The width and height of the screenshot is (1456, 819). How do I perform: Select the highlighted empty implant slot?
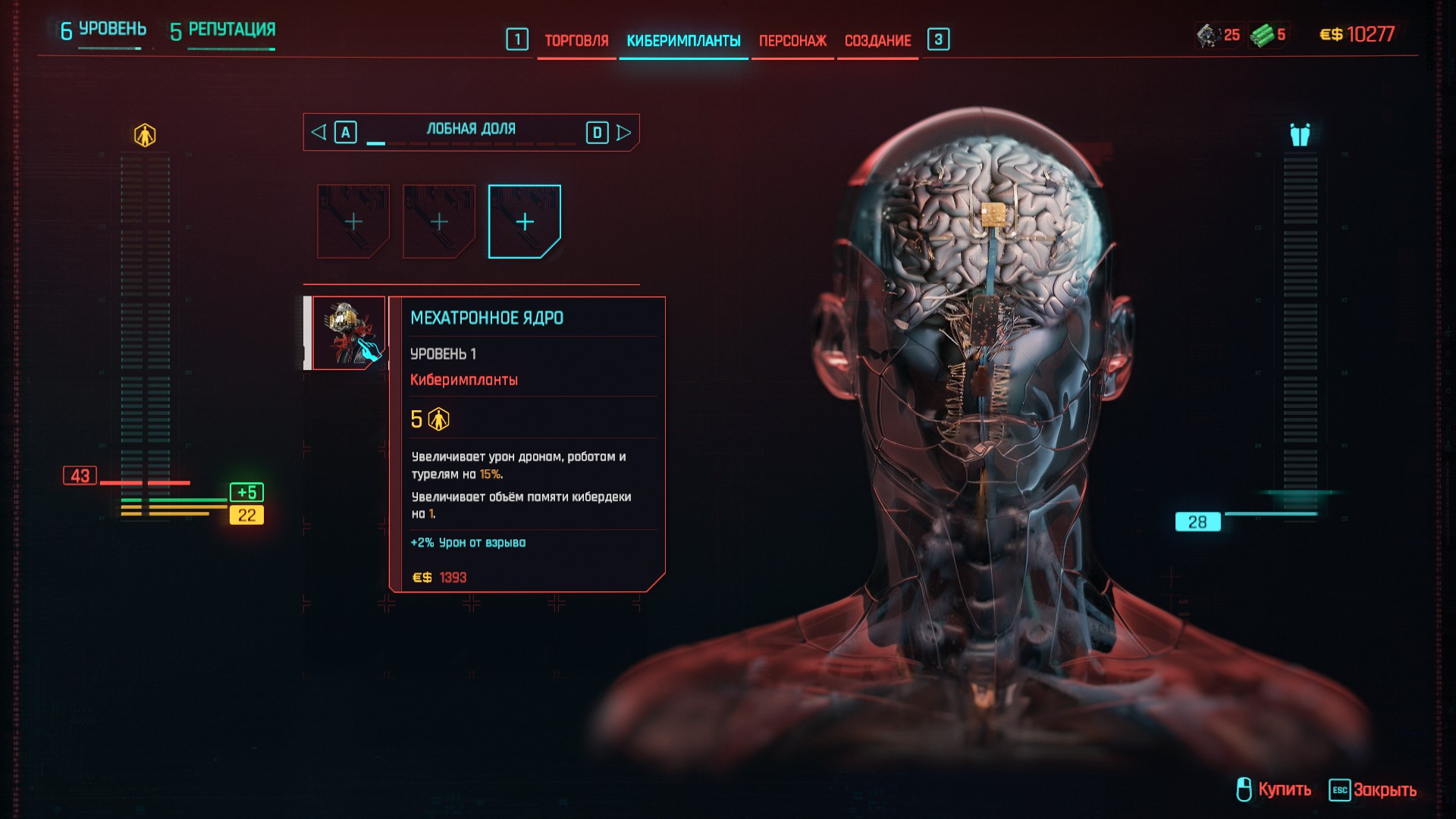click(x=524, y=221)
